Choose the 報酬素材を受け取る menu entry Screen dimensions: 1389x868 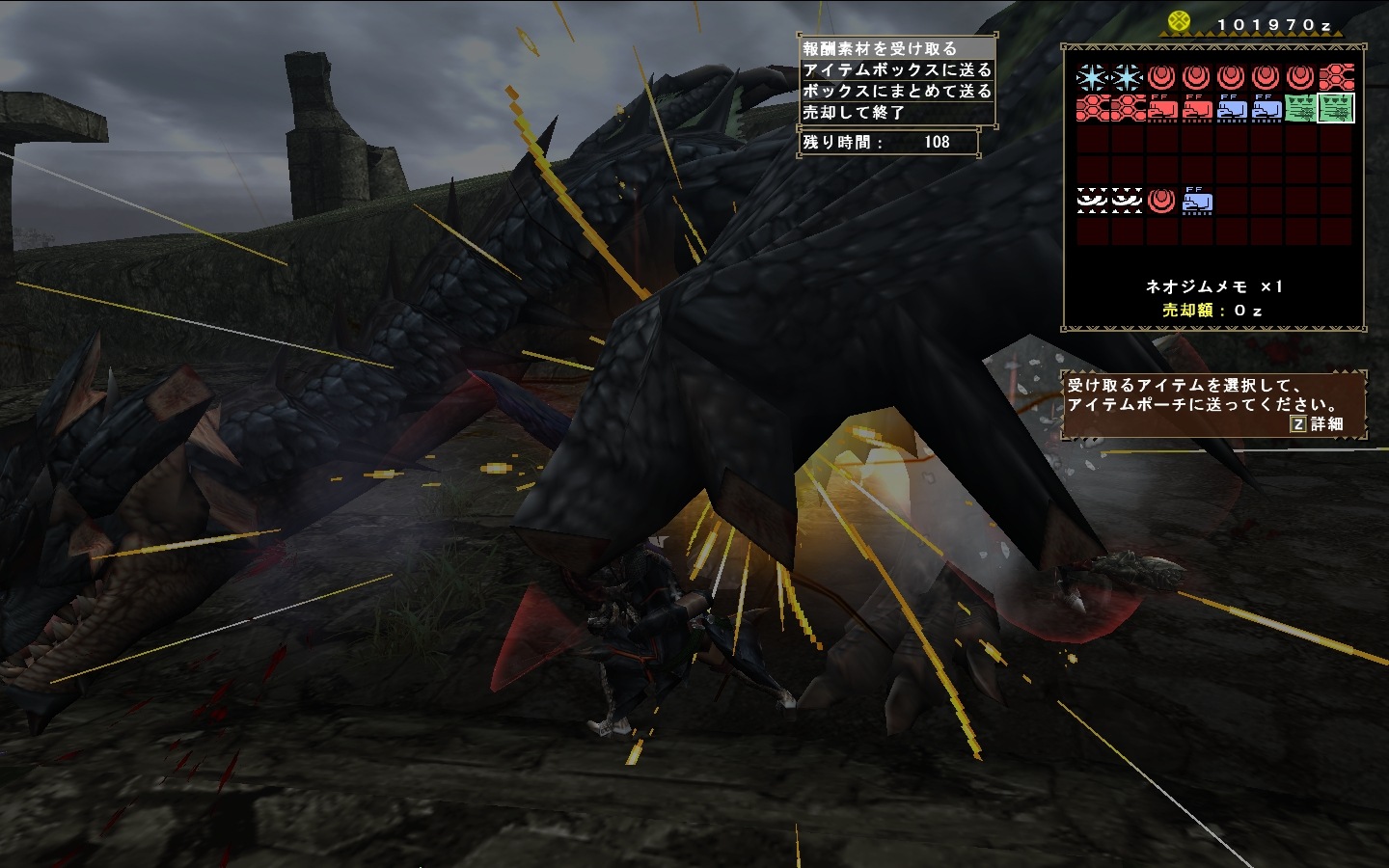tap(895, 48)
